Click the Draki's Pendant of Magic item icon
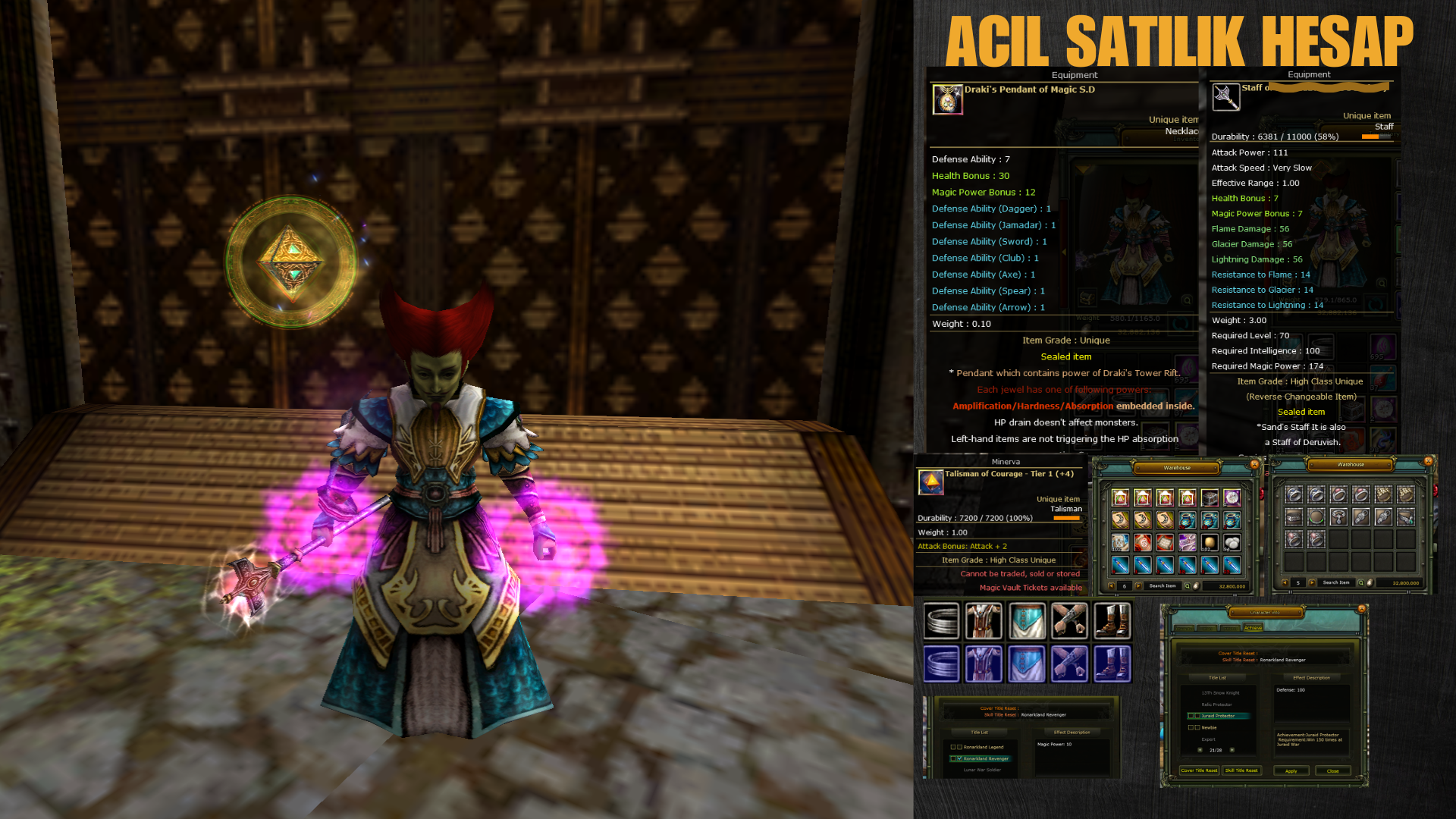Viewport: 1456px width, 819px height. tap(948, 100)
